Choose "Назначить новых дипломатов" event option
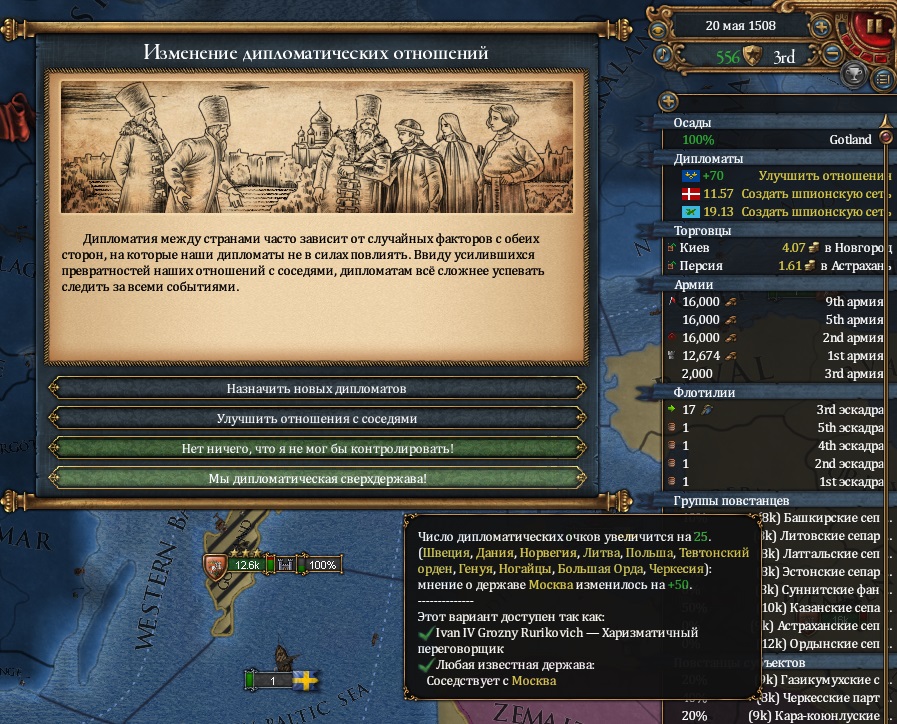Image resolution: width=897 pixels, height=724 pixels. pos(317,388)
